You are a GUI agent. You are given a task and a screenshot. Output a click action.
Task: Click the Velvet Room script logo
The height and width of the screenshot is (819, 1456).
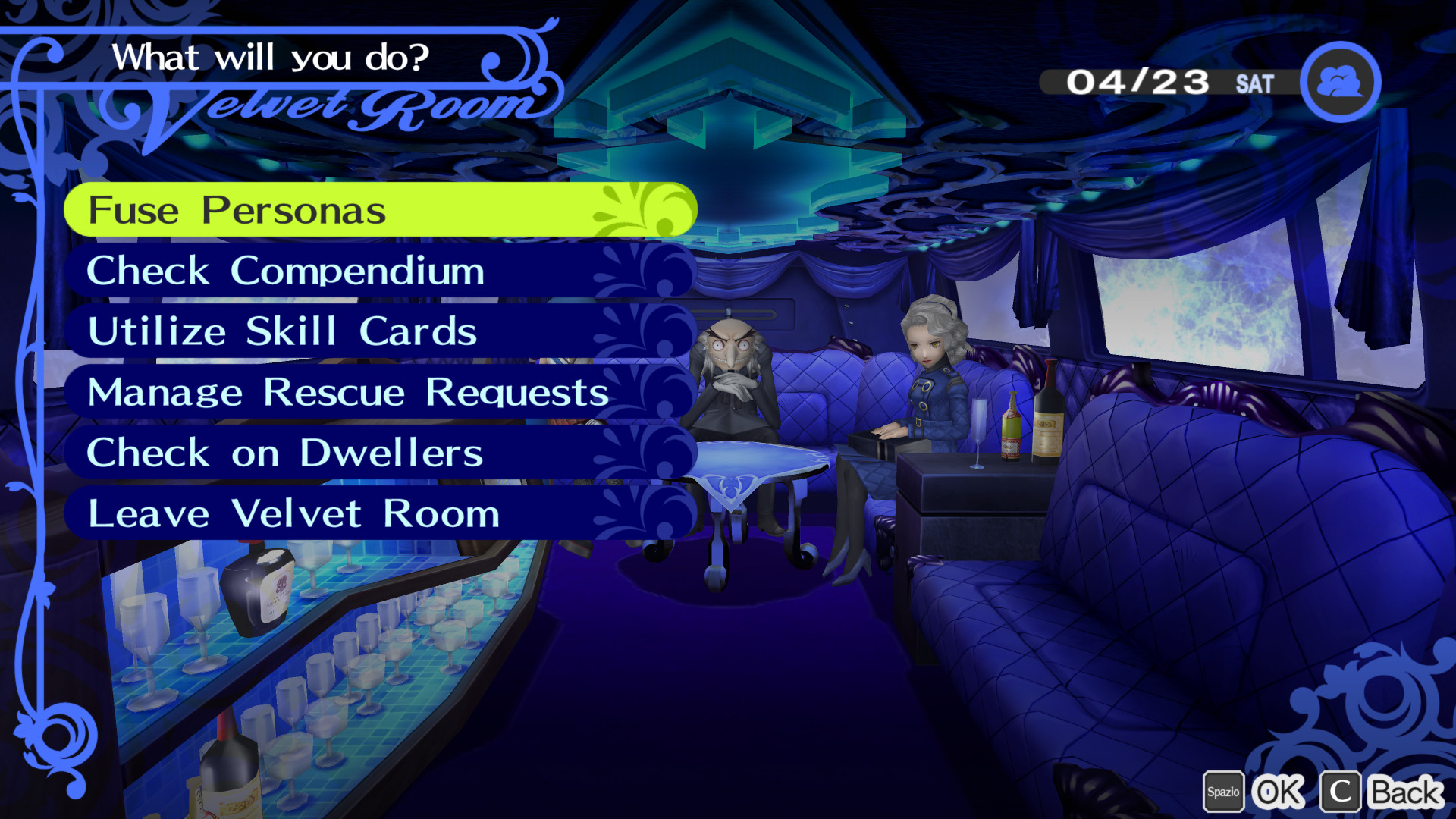pyautogui.click(x=326, y=106)
